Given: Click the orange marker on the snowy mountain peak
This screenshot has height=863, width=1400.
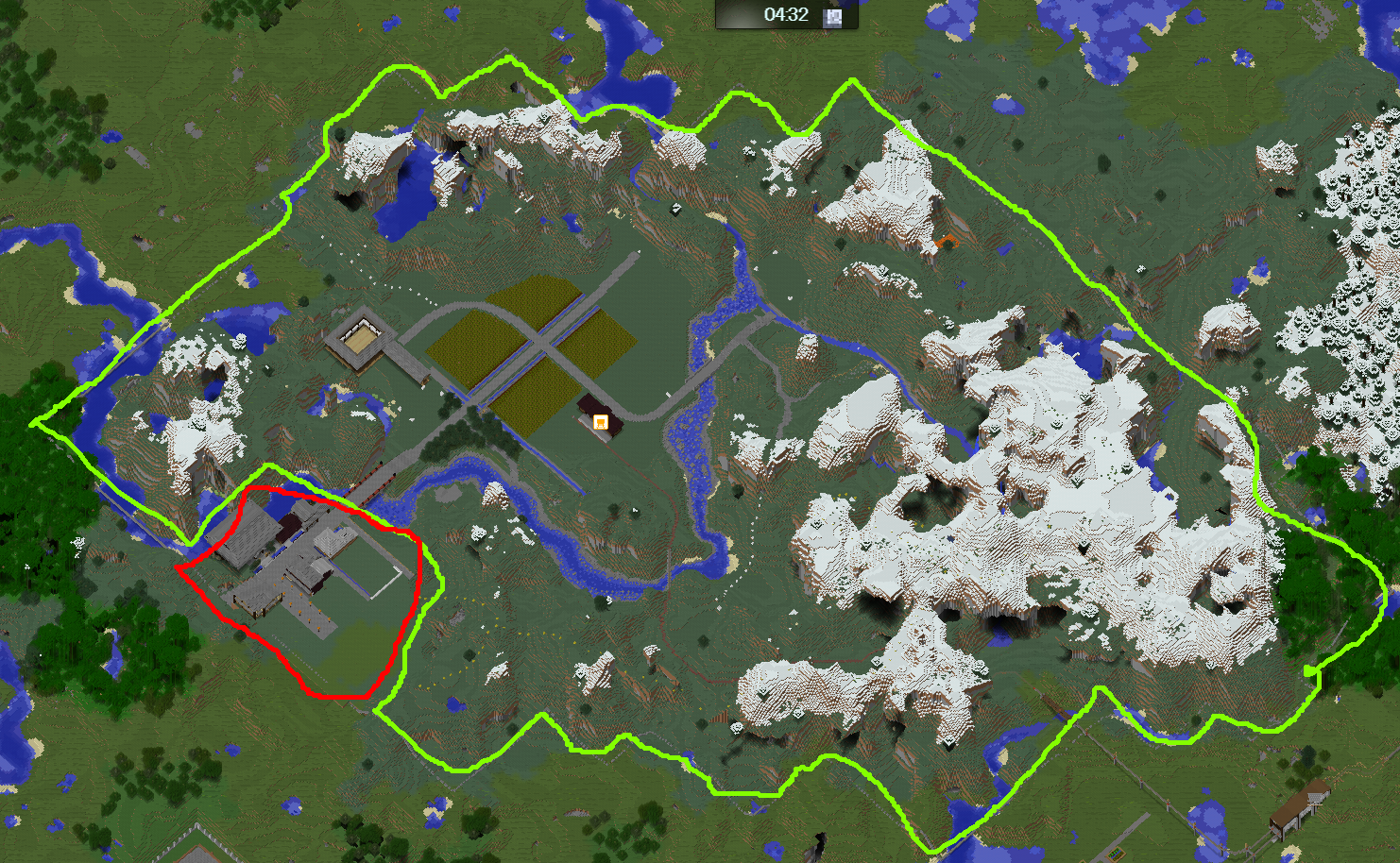Looking at the screenshot, I should pos(946,241).
